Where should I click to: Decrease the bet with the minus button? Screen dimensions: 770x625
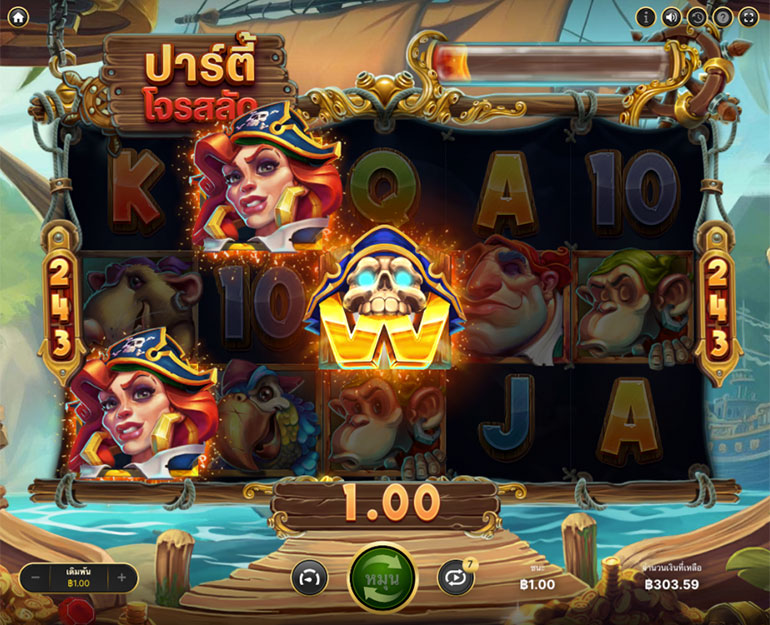click(35, 577)
